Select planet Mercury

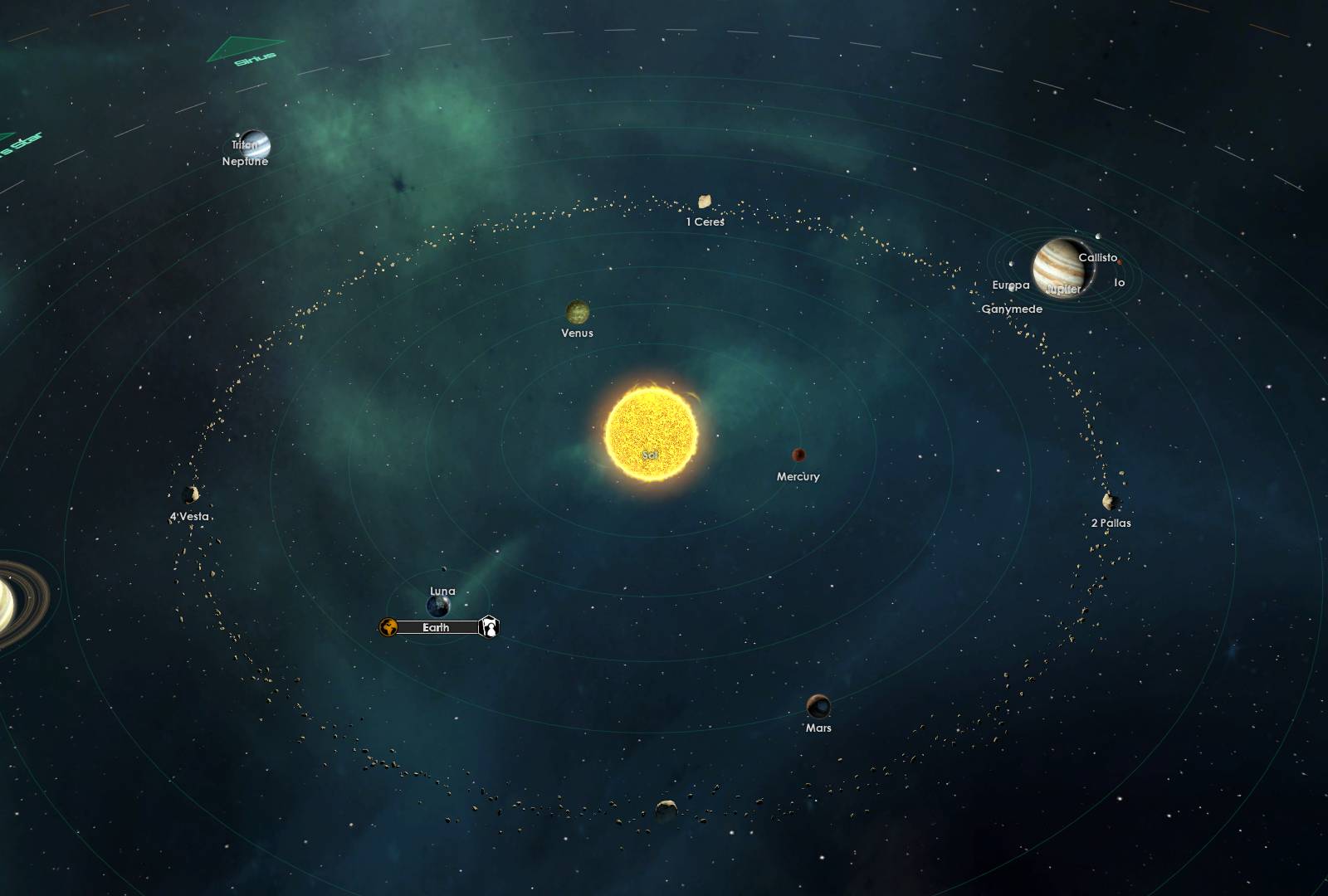click(x=798, y=455)
